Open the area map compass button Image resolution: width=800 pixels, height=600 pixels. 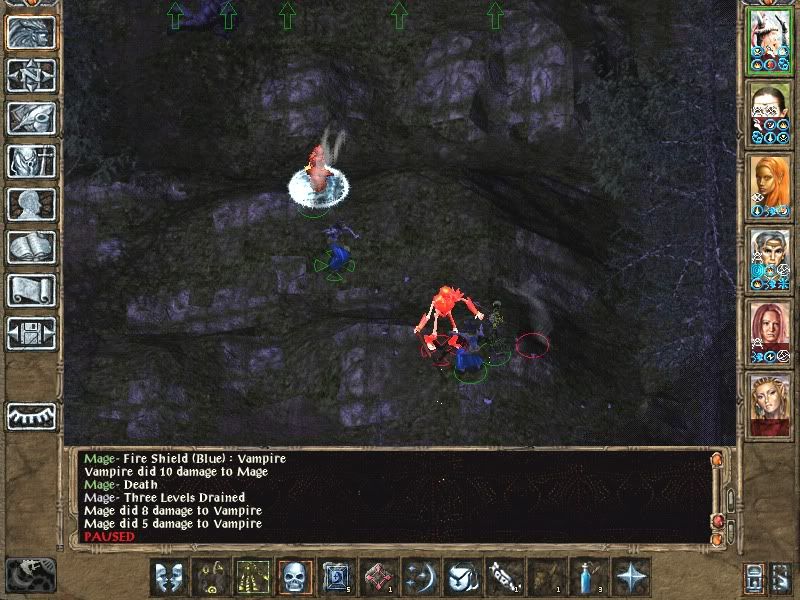31,75
